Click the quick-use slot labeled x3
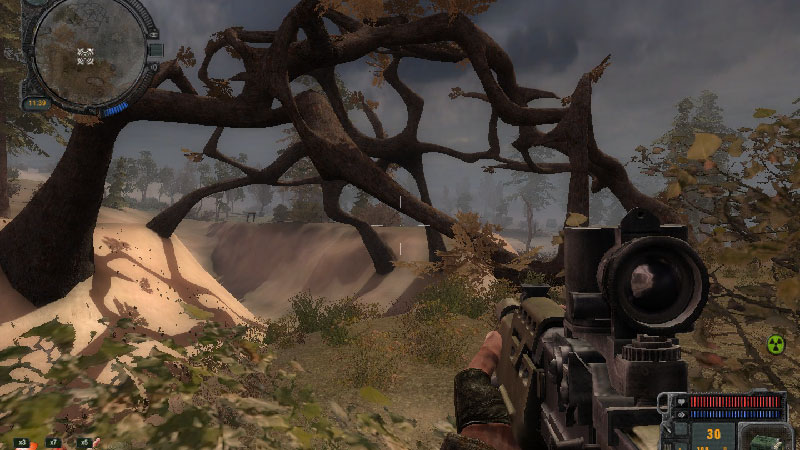 coord(21,441)
